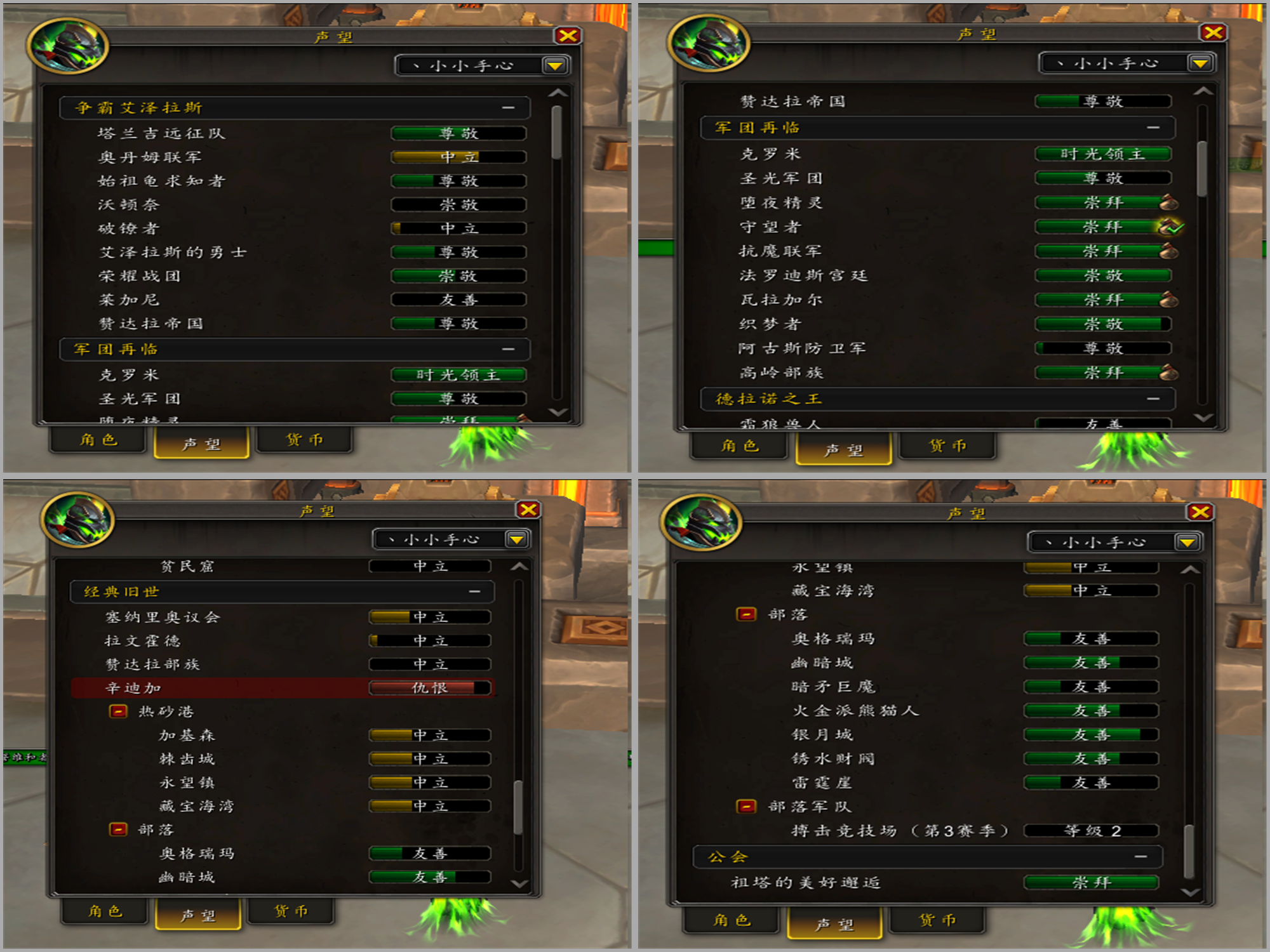The image size is (1270, 952).
Task: Open the 小小手心 character selection dropdown
Action: point(556,65)
